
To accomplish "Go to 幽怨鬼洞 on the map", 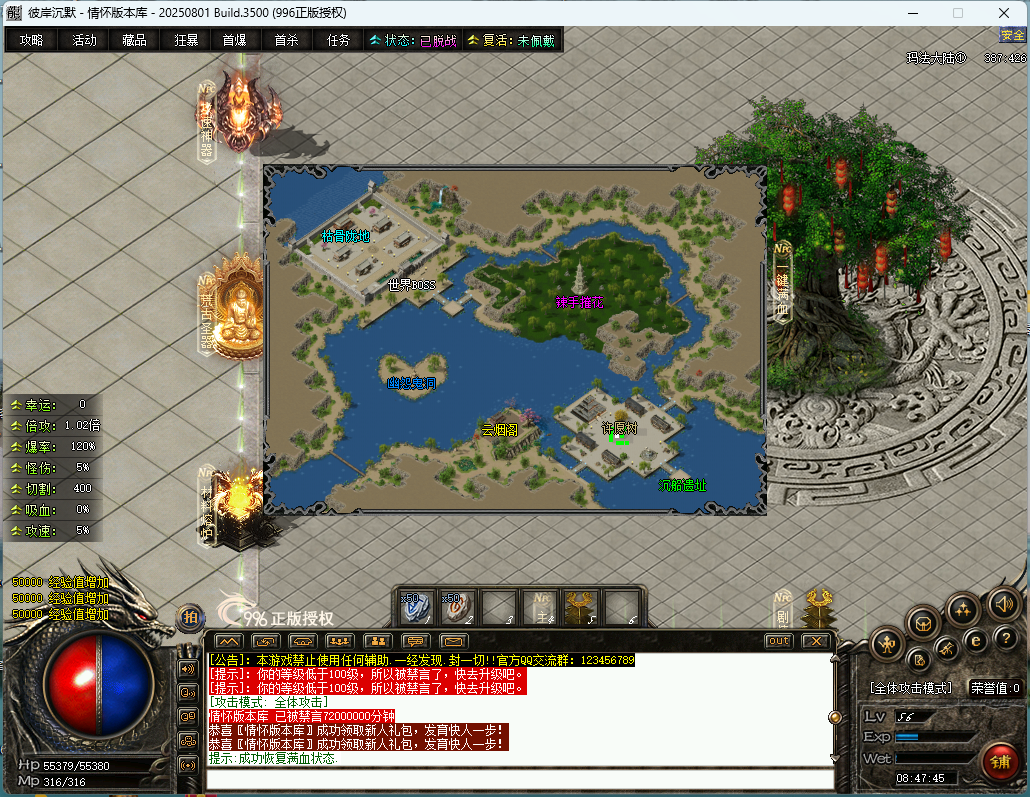I will [411, 383].
